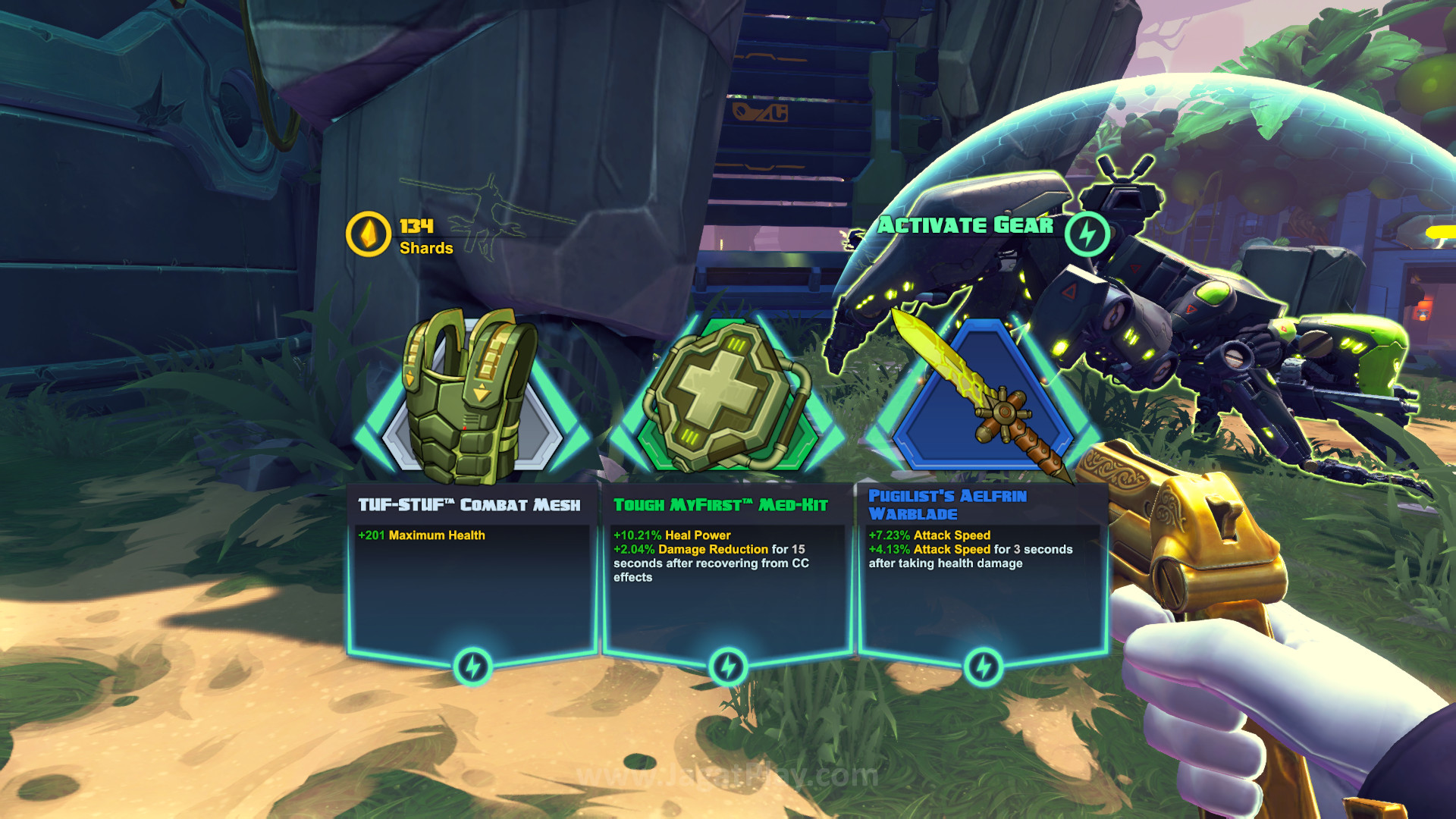Activate the Med-Kit lightning button
The image size is (1456, 819).
pyautogui.click(x=728, y=667)
